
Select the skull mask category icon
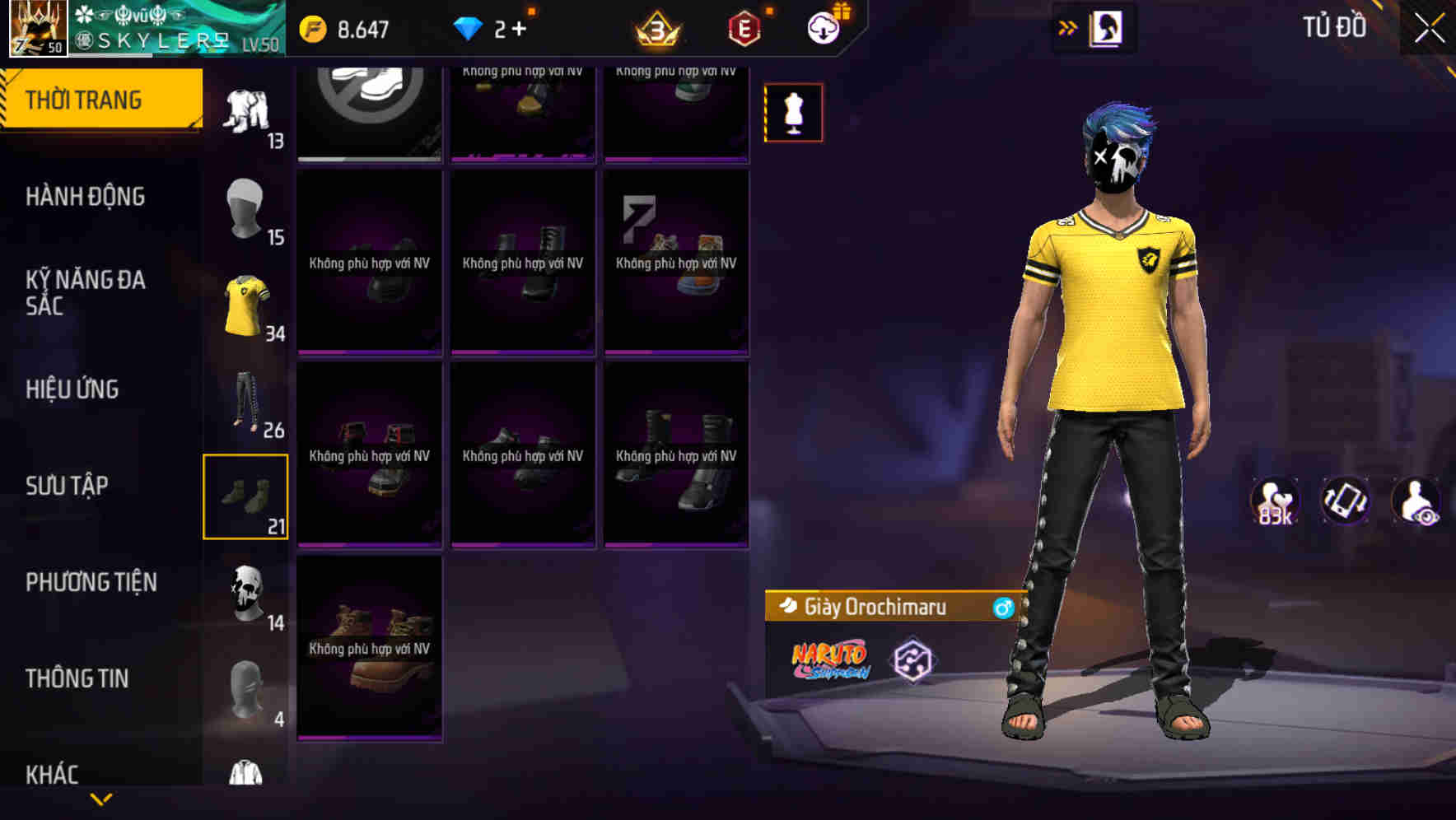(x=246, y=593)
